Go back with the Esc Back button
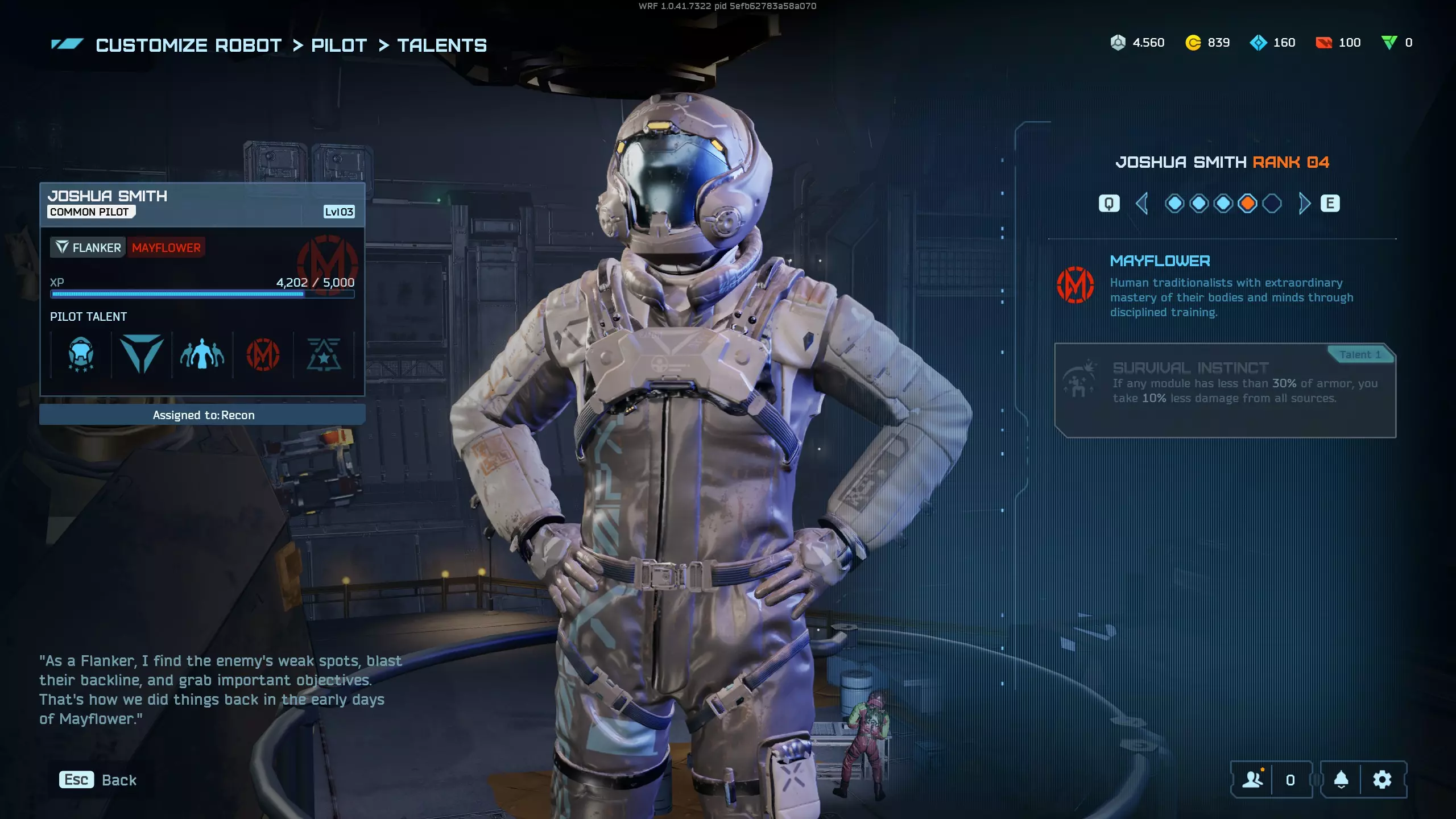 coord(98,780)
